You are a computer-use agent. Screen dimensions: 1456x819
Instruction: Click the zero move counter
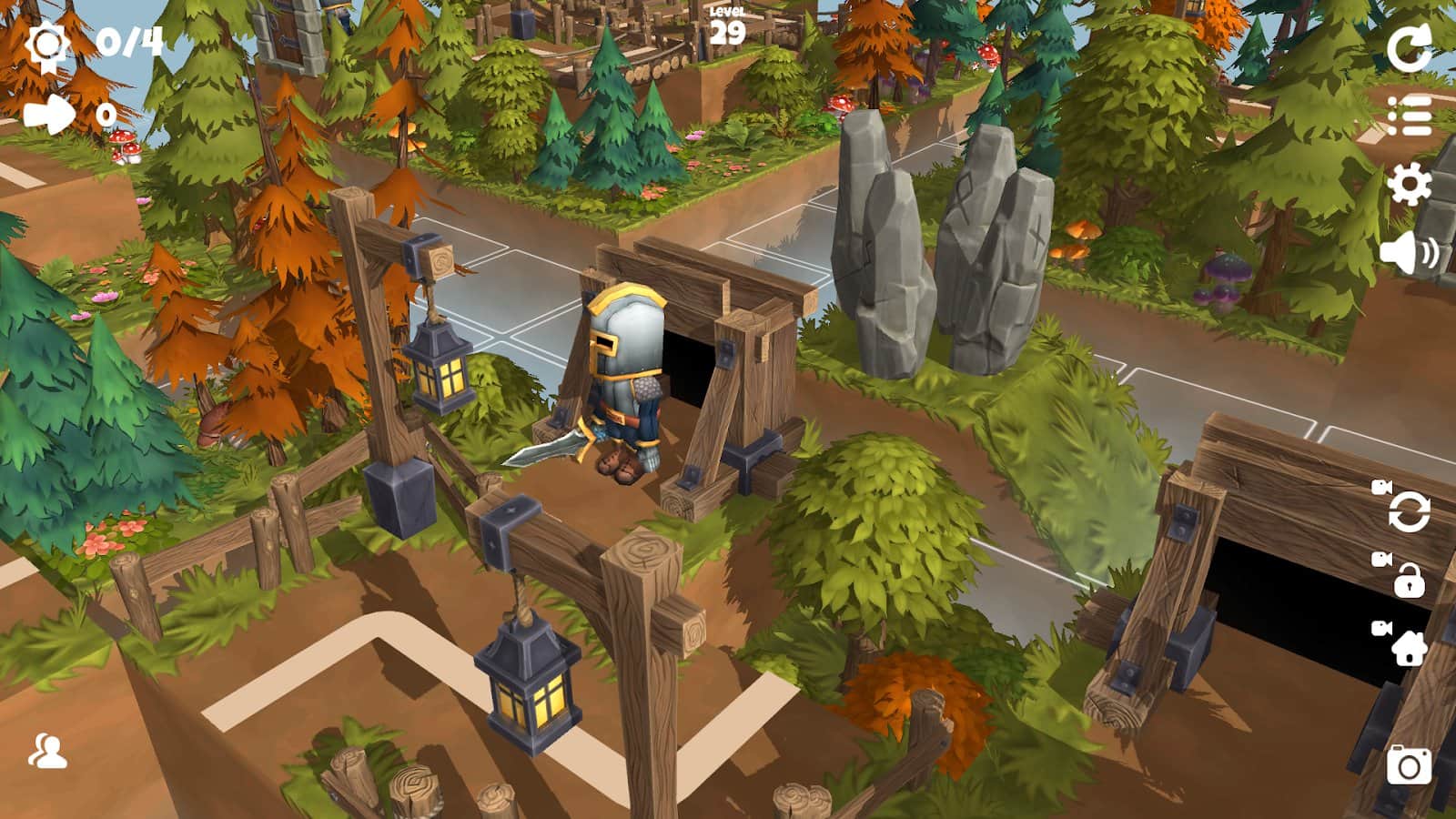tap(106, 114)
